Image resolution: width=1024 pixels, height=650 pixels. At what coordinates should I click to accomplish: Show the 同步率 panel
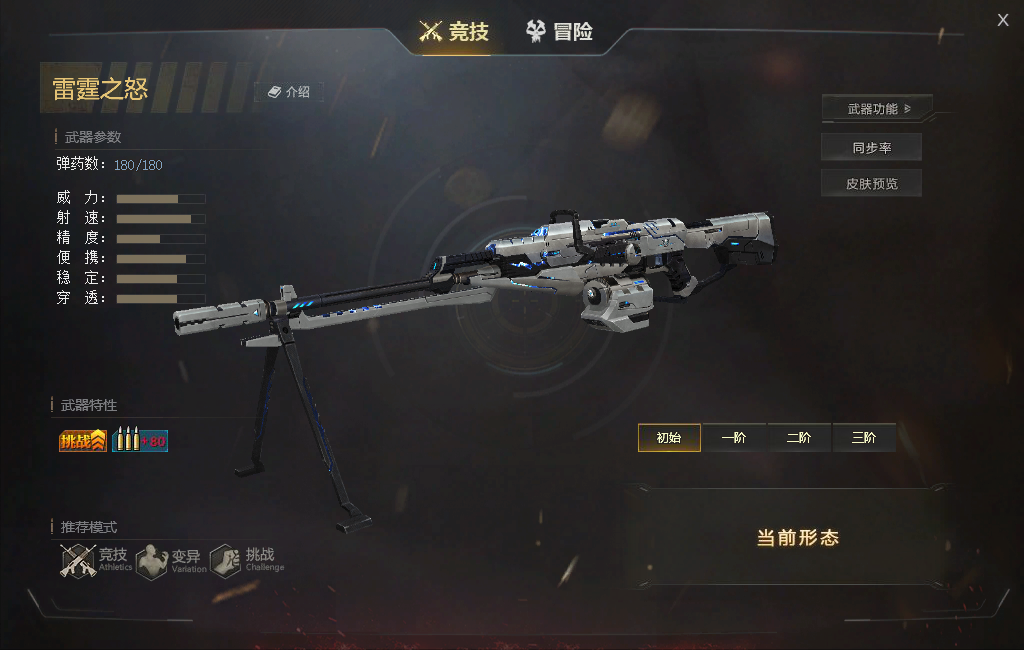point(871,147)
